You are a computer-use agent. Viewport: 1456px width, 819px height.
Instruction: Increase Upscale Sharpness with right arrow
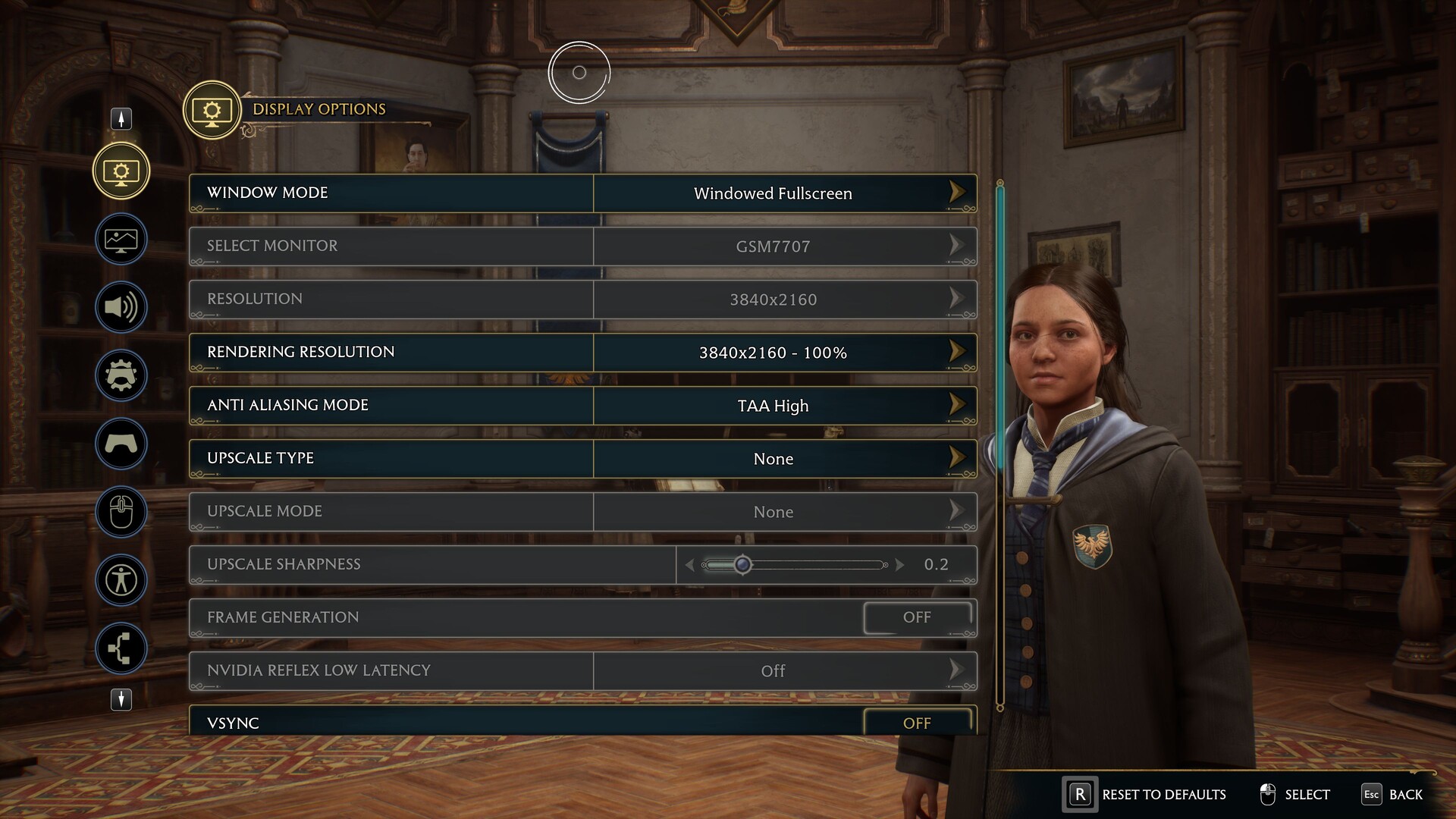pyautogui.click(x=900, y=565)
